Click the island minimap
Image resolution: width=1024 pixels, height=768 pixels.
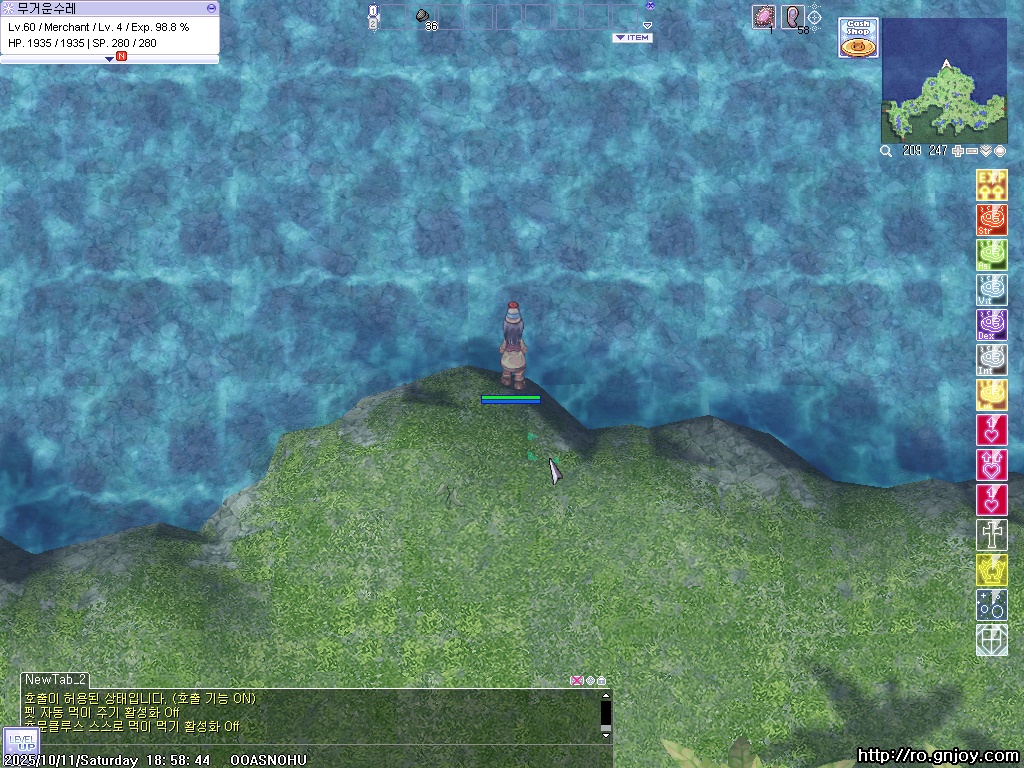coord(943,82)
